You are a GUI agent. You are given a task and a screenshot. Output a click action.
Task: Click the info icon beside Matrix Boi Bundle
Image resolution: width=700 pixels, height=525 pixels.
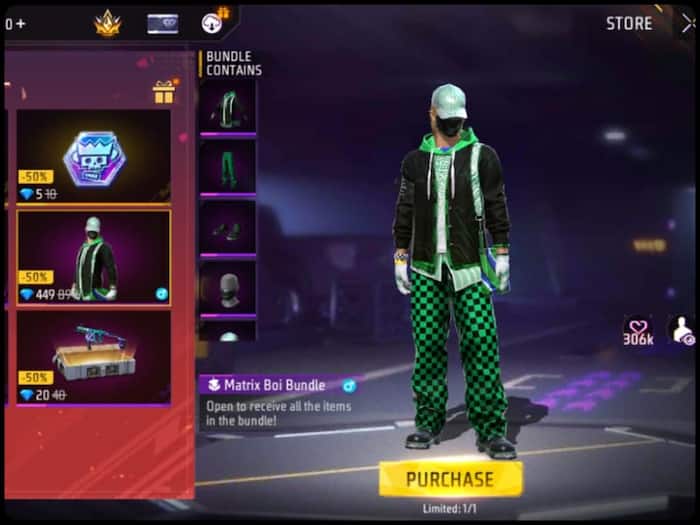coord(349,385)
